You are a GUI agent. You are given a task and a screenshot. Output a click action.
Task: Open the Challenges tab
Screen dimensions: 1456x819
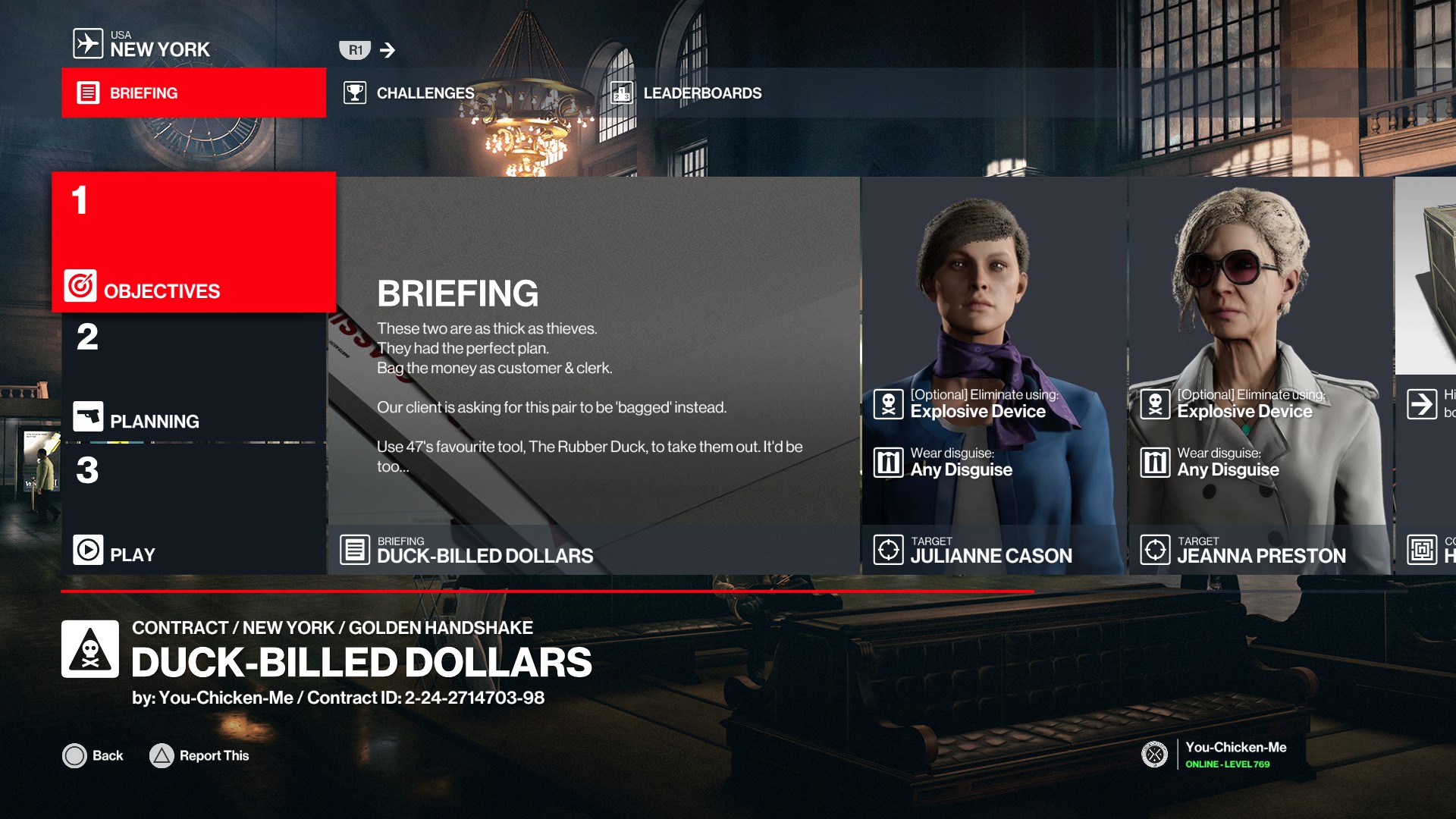[409, 93]
